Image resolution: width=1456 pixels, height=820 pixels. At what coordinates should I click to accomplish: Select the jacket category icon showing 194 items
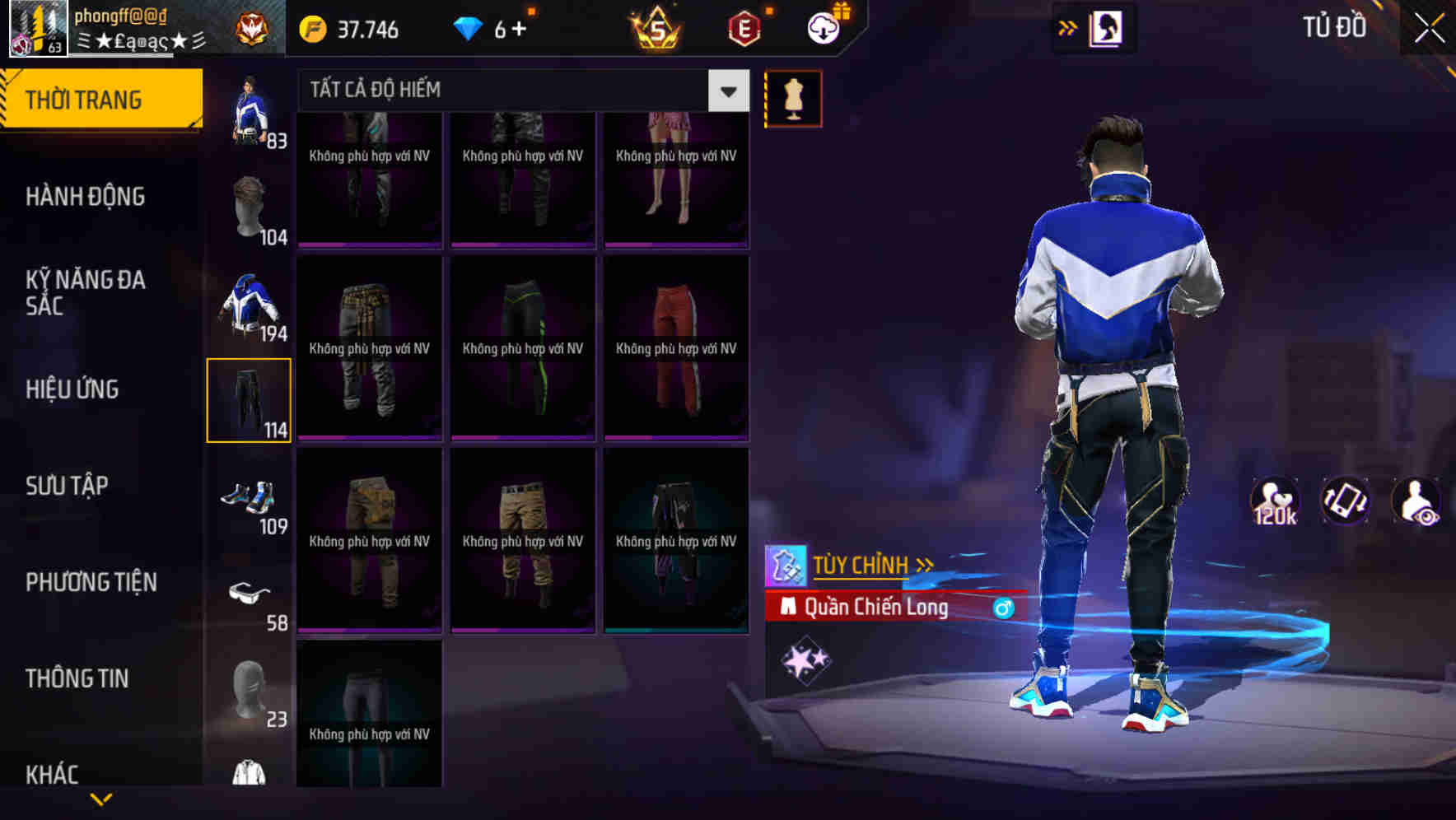tap(247, 305)
